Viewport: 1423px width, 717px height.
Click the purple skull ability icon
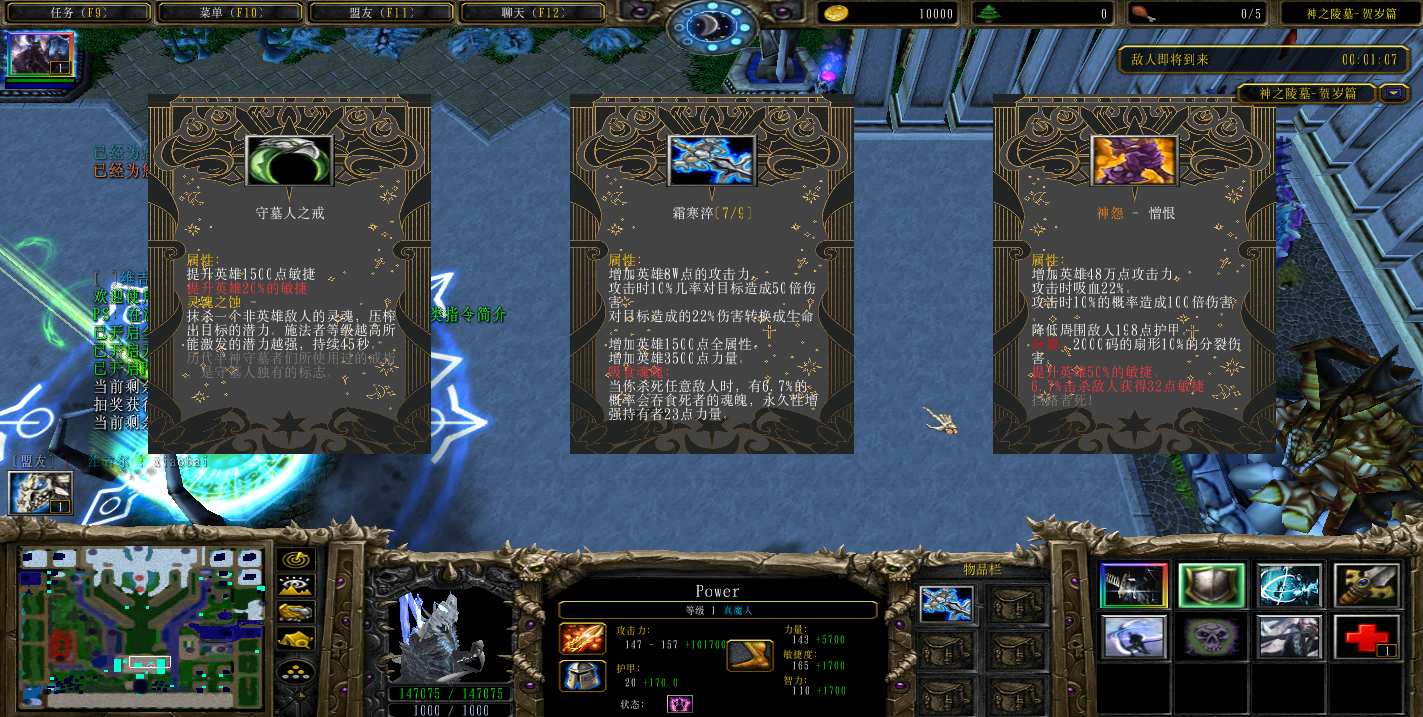click(x=1211, y=637)
